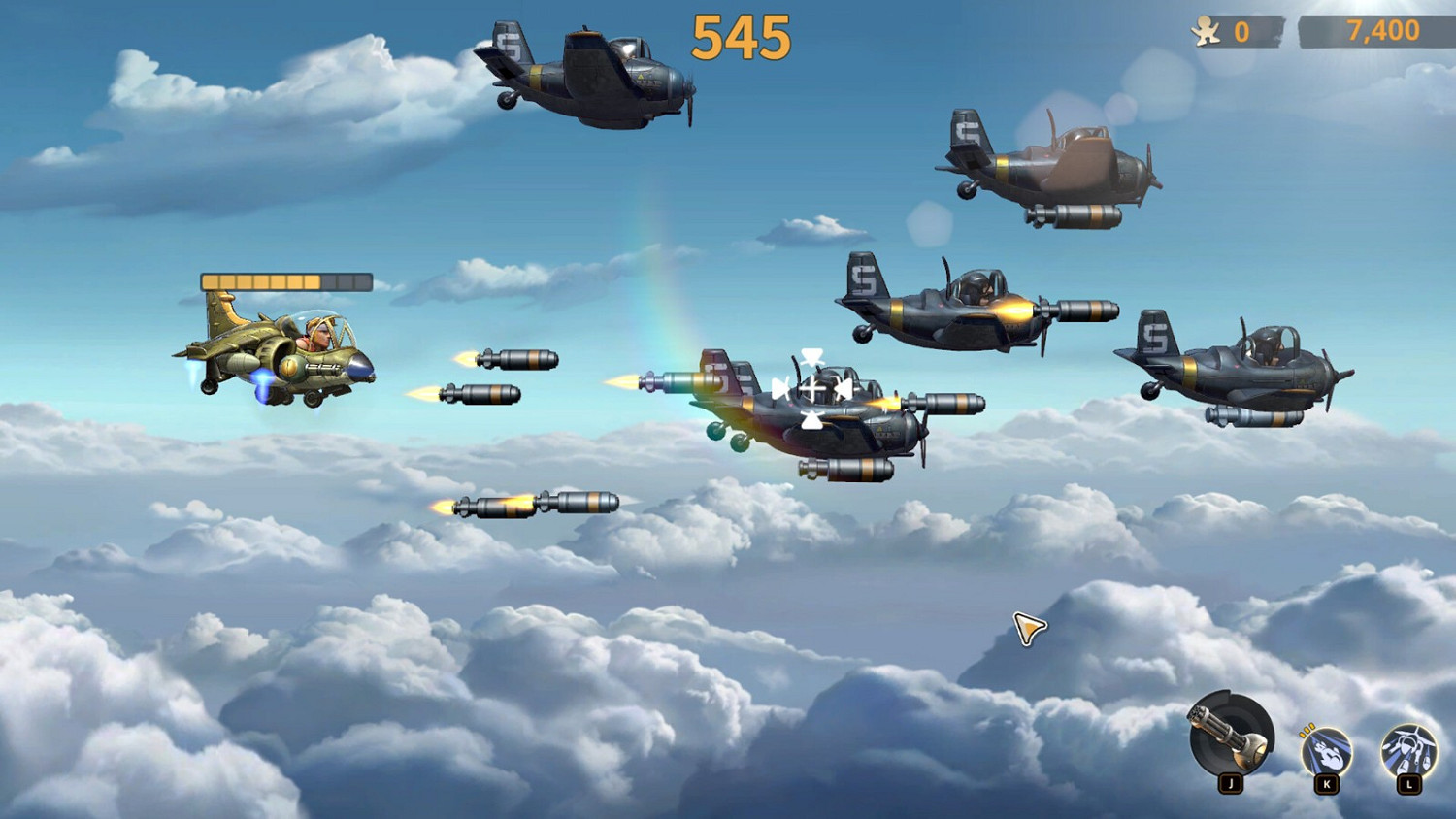Select the coin counter showing 7,400

[1382, 30]
